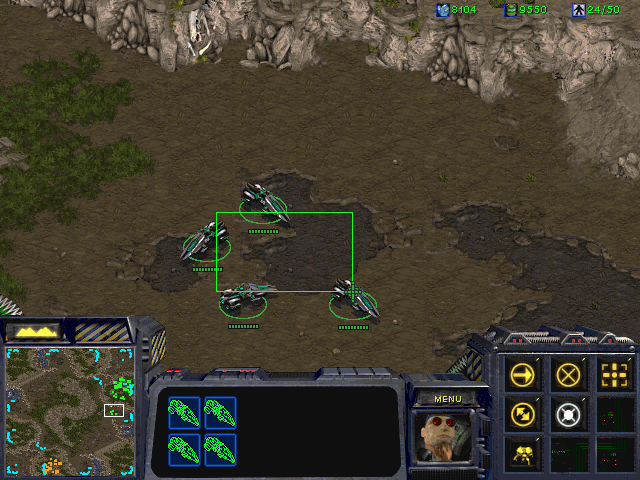Screen dimensions: 640x480
Task: Activate the Hold Position command
Action: 568,412
